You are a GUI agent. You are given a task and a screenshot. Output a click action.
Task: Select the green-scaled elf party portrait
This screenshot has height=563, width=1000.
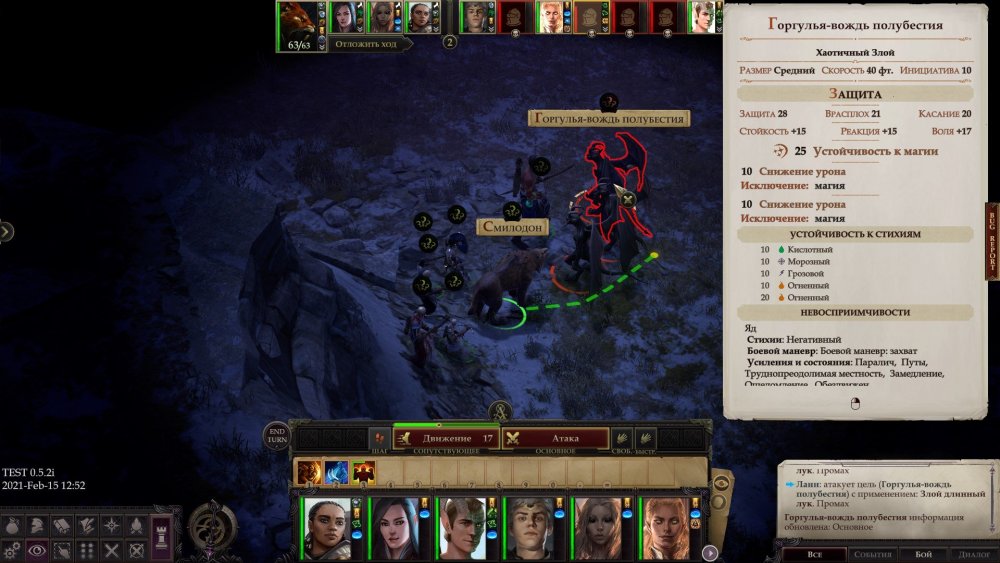[461, 528]
